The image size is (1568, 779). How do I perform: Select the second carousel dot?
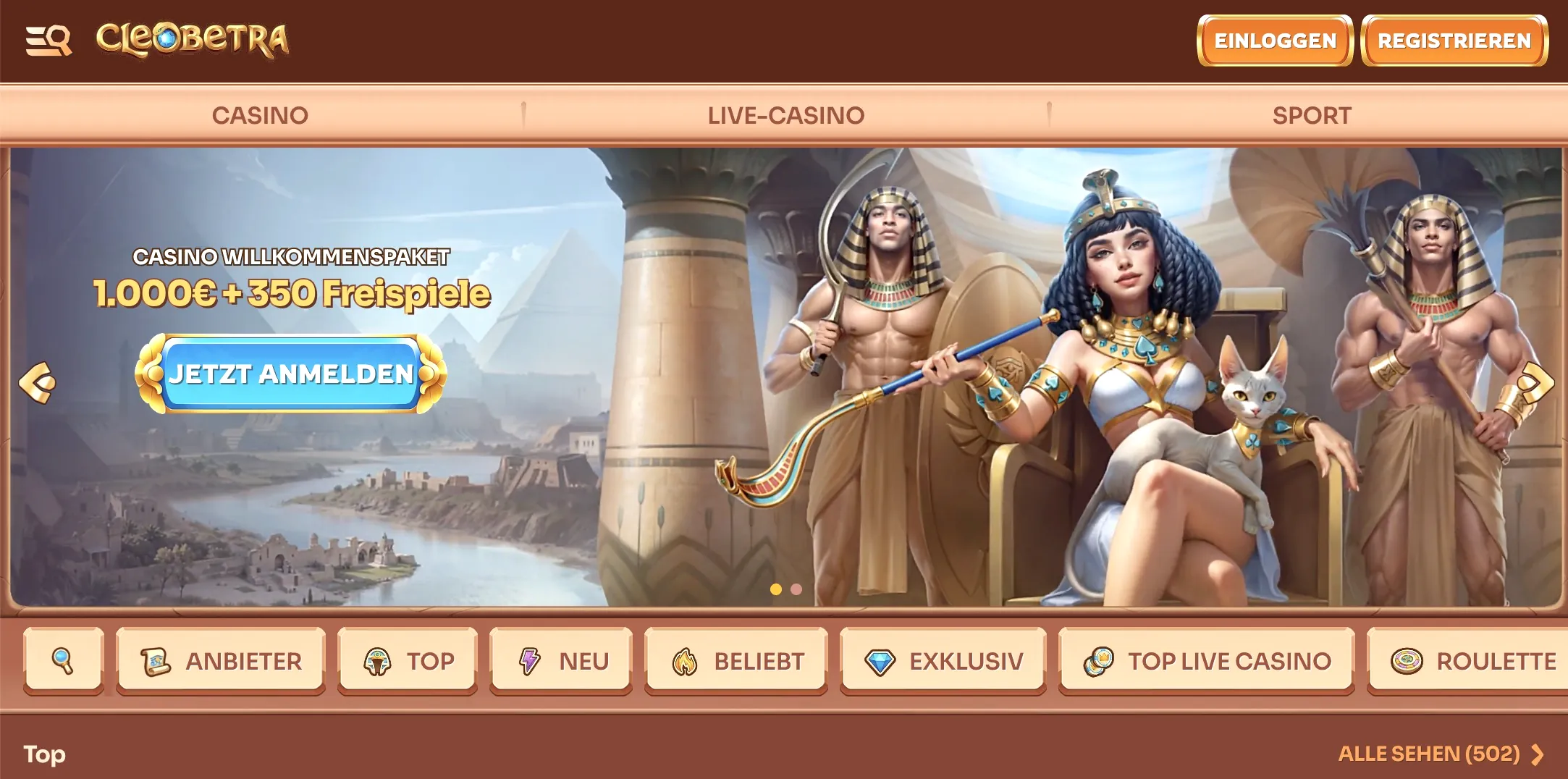point(798,590)
